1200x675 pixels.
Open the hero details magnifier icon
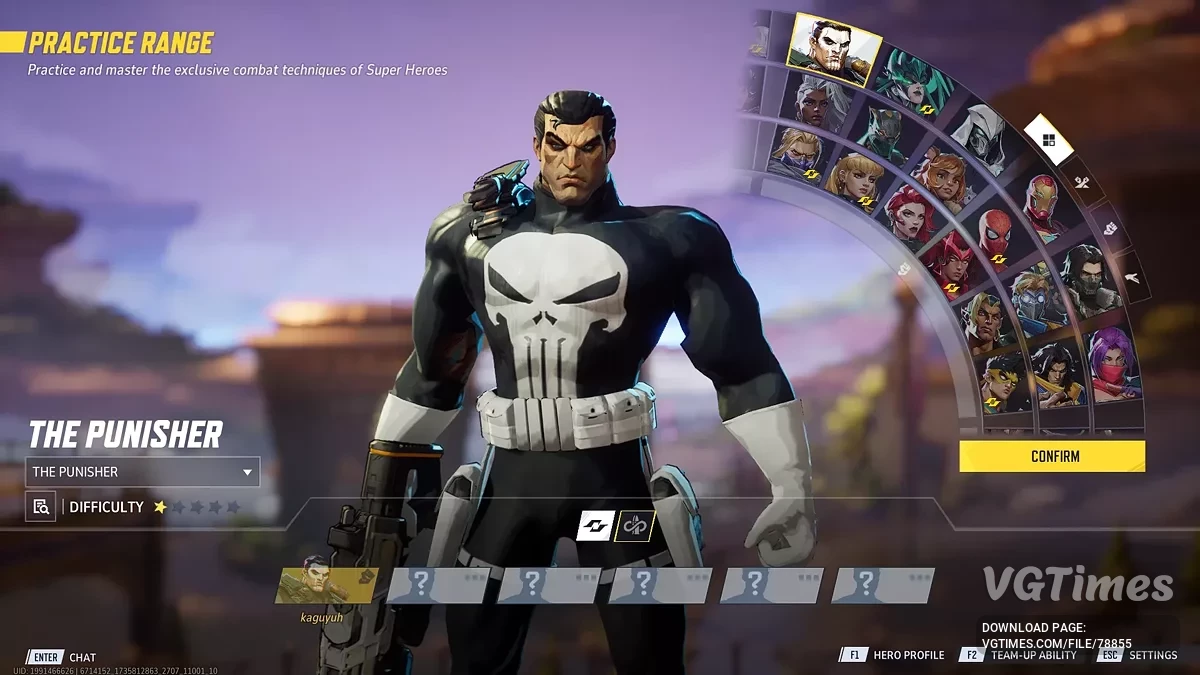[x=41, y=507]
